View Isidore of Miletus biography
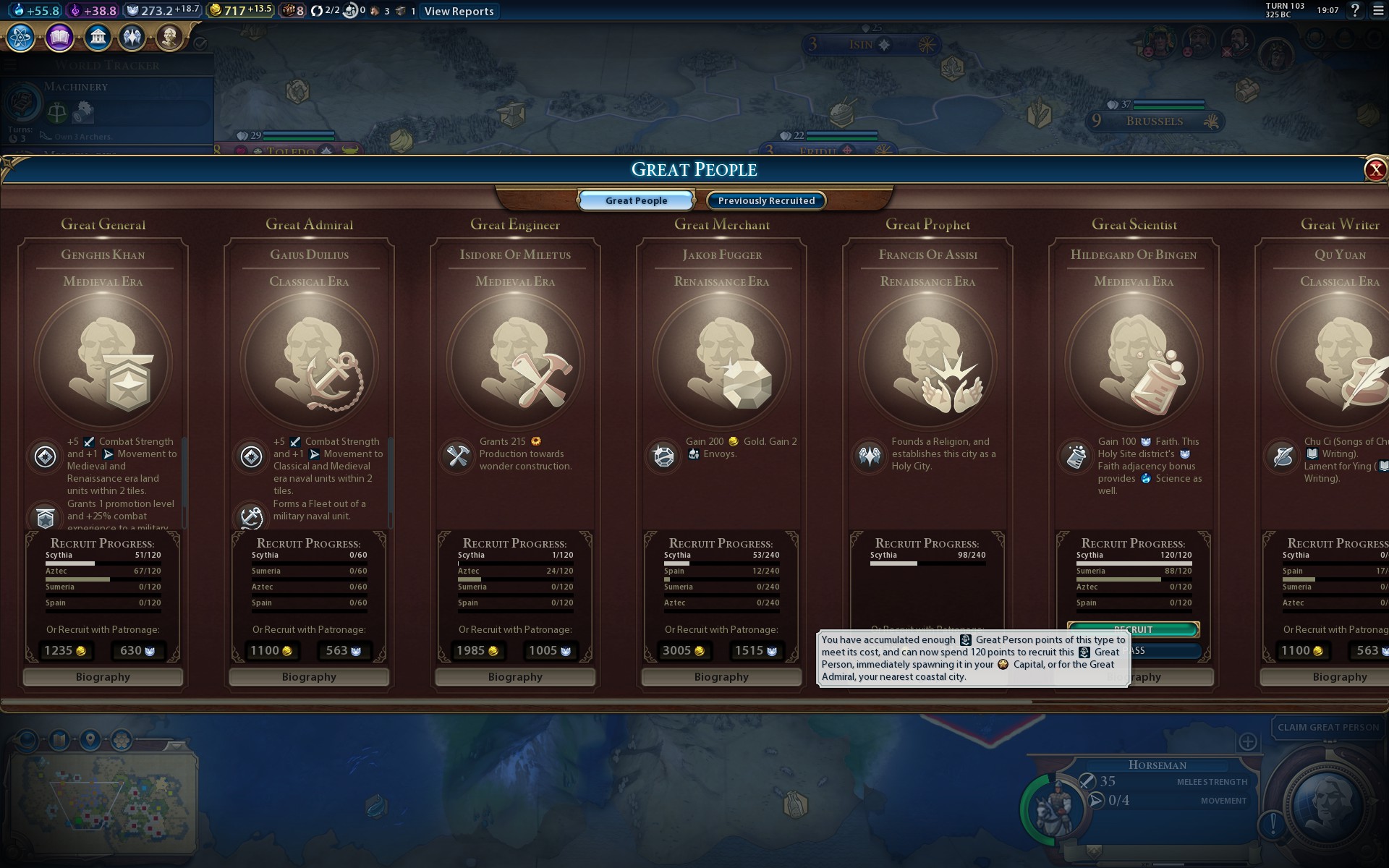The image size is (1389, 868). [515, 677]
